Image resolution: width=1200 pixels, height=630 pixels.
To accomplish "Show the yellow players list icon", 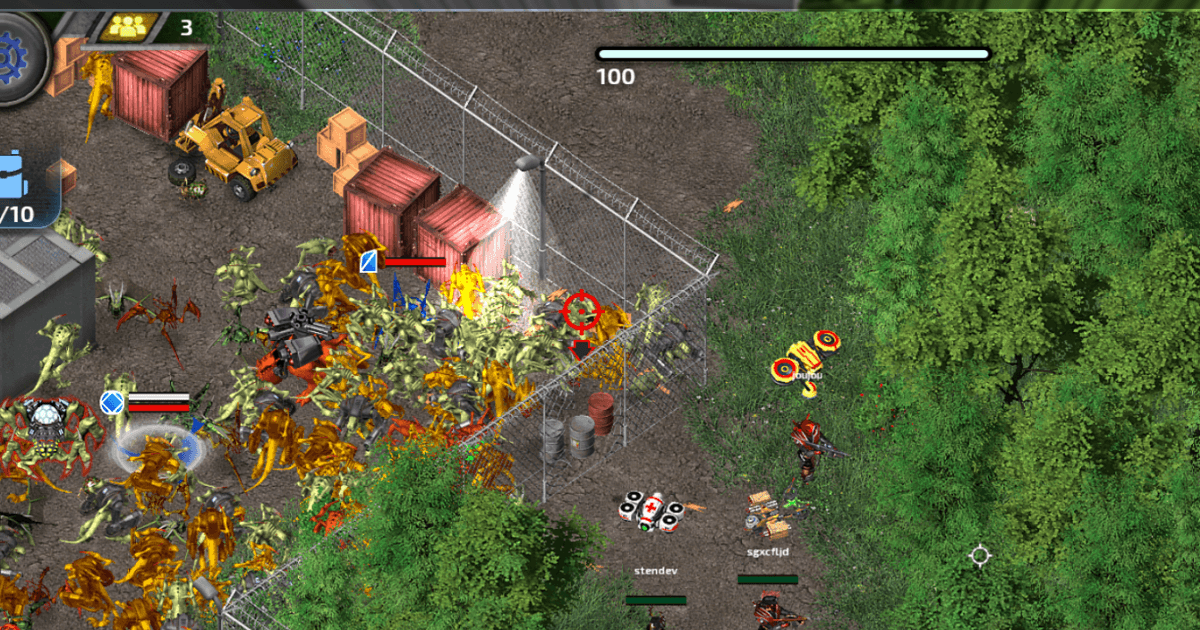I will (x=127, y=27).
